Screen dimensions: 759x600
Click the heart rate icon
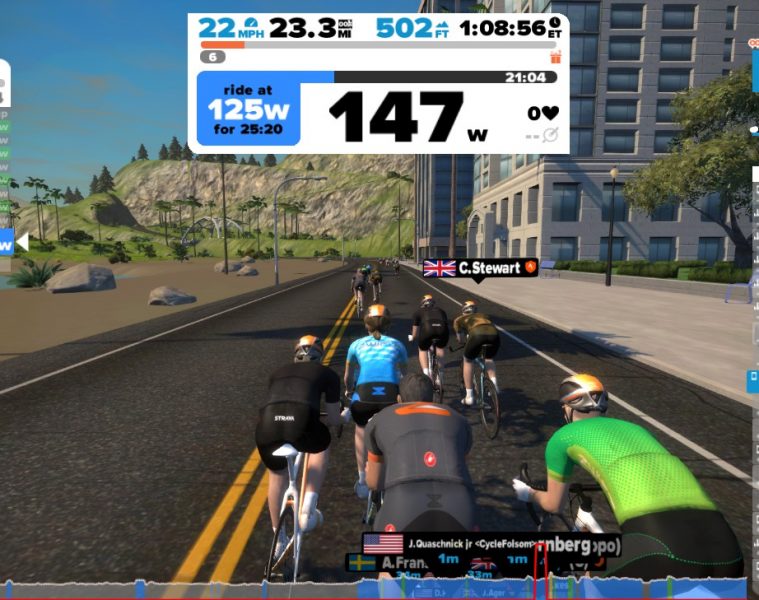[549, 113]
